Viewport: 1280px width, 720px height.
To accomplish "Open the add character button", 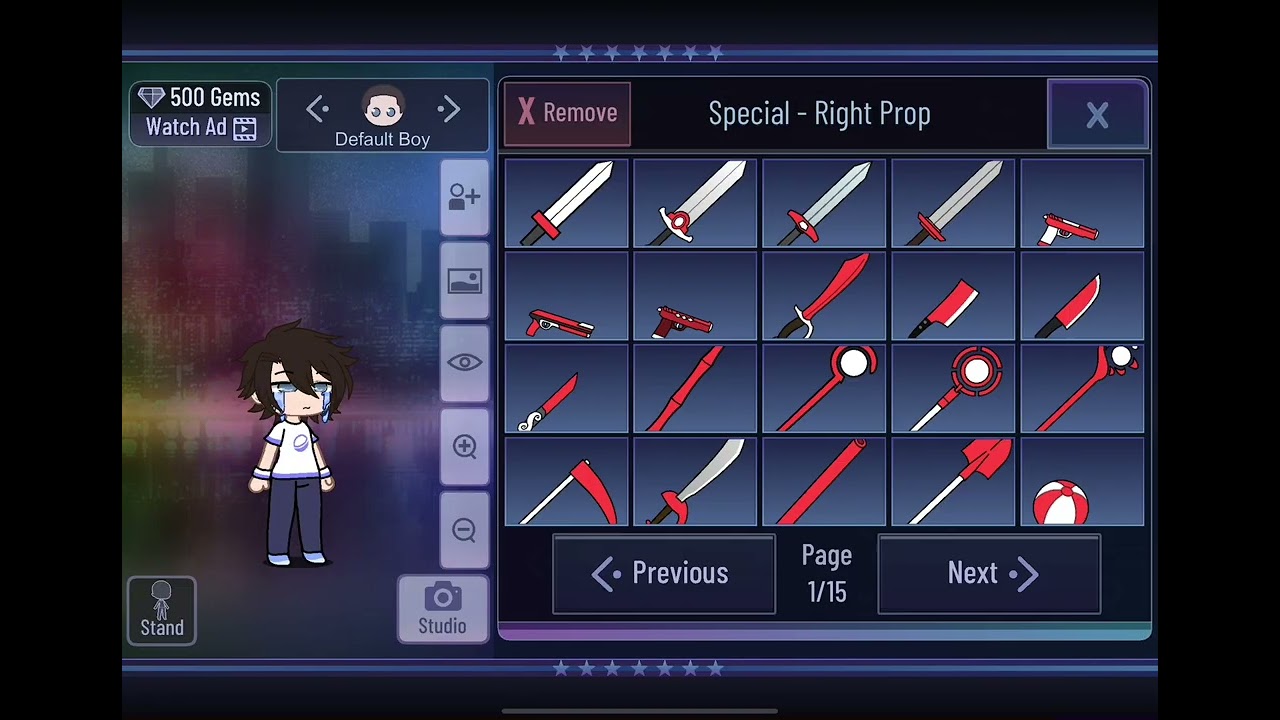I will 464,197.
